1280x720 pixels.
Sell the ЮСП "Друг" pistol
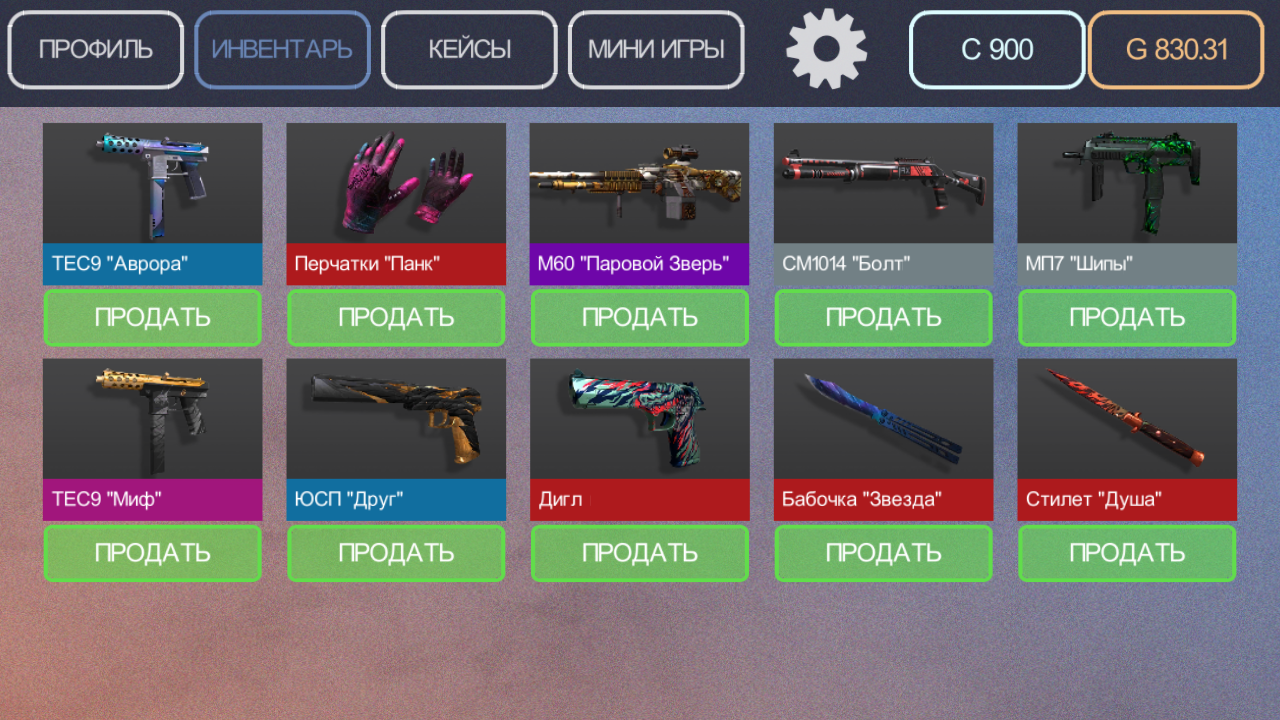(x=395, y=553)
